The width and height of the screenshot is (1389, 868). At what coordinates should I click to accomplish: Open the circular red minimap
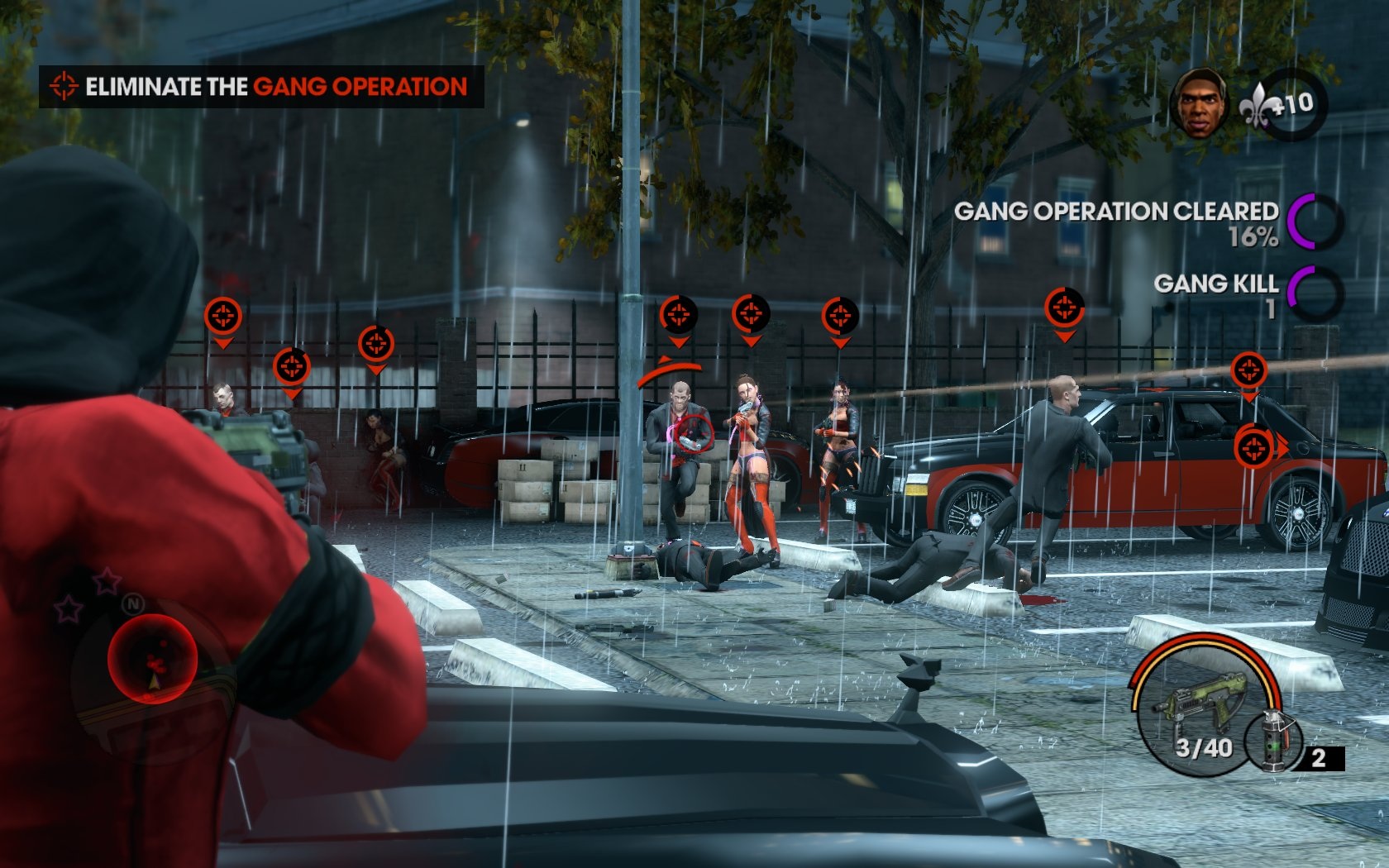tap(152, 658)
